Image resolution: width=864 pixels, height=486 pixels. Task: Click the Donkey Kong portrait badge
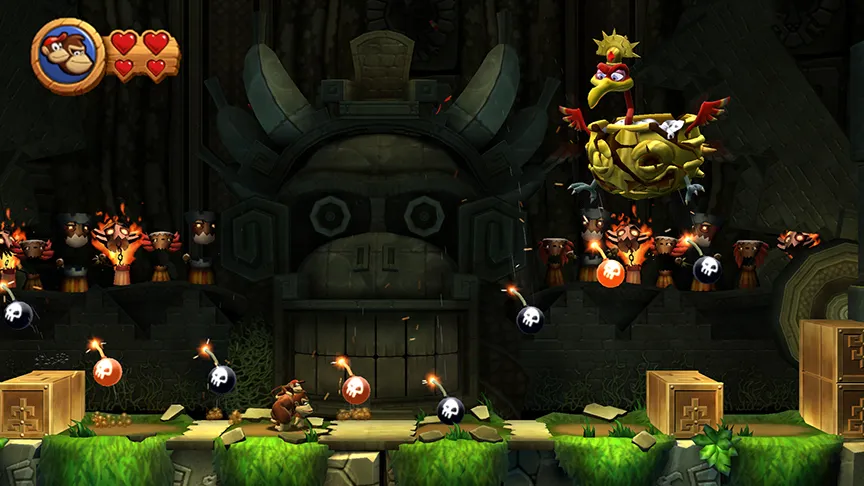[67, 56]
